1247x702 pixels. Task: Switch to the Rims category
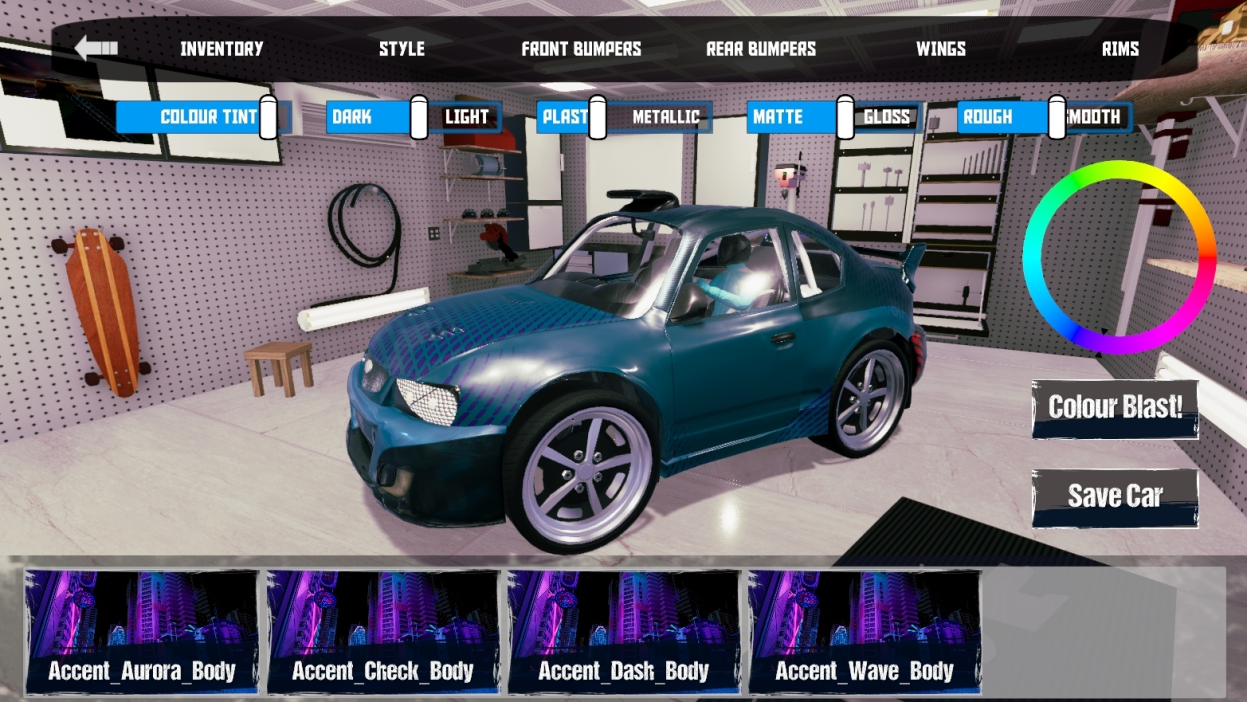(x=1120, y=48)
